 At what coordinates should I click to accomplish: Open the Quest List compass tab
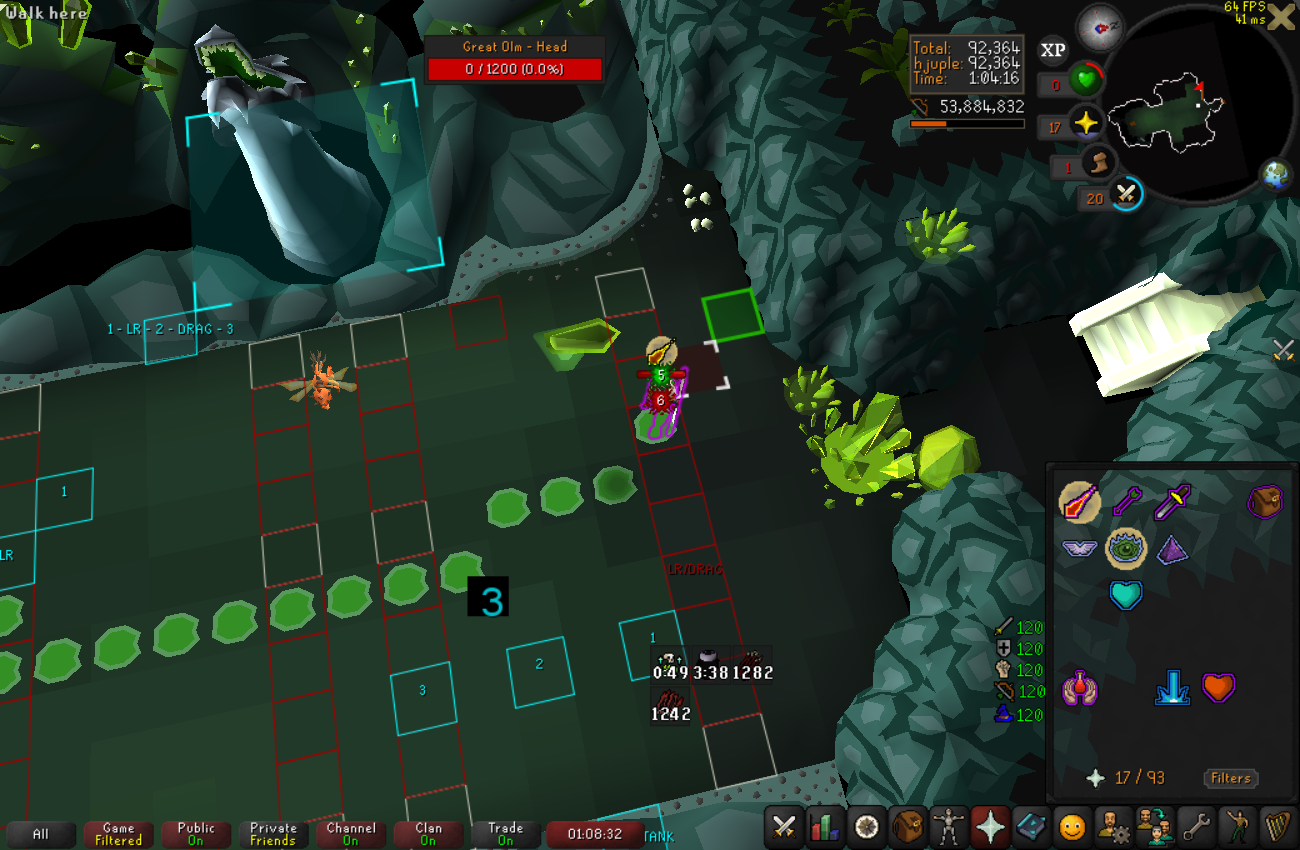867,827
